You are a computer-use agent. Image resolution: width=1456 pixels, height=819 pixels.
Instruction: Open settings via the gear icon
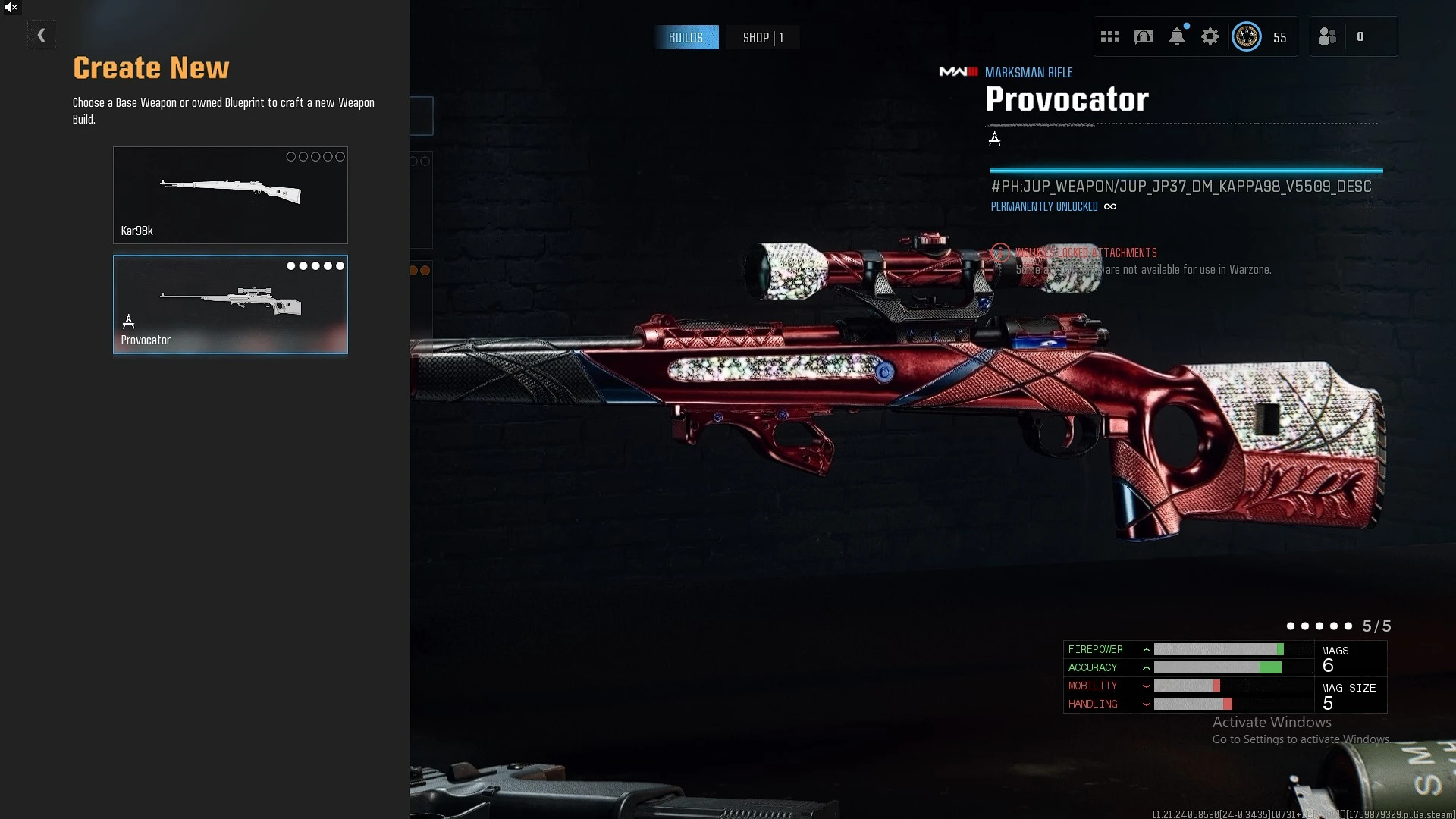coord(1210,36)
